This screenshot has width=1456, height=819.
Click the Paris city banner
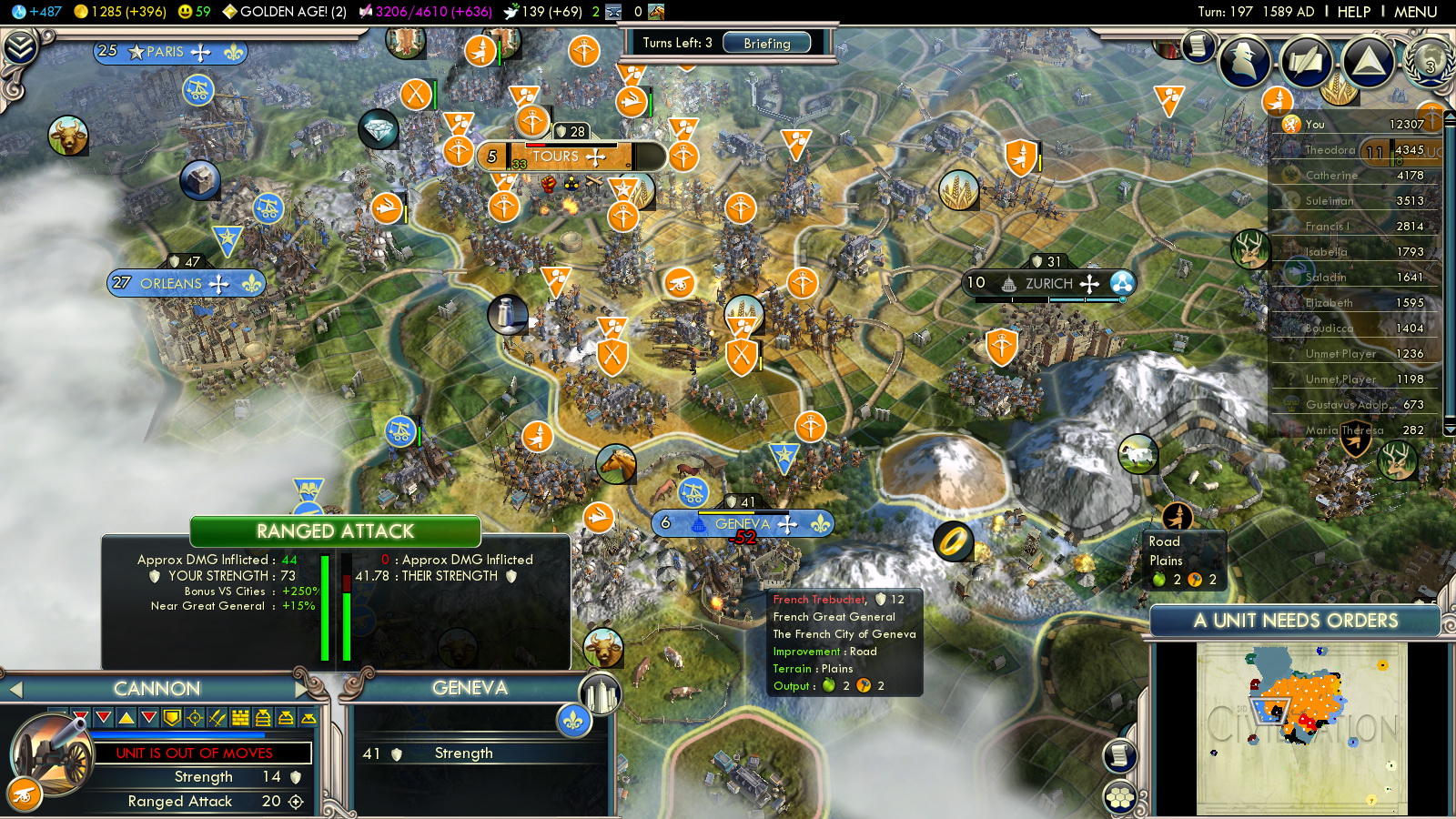click(x=170, y=52)
